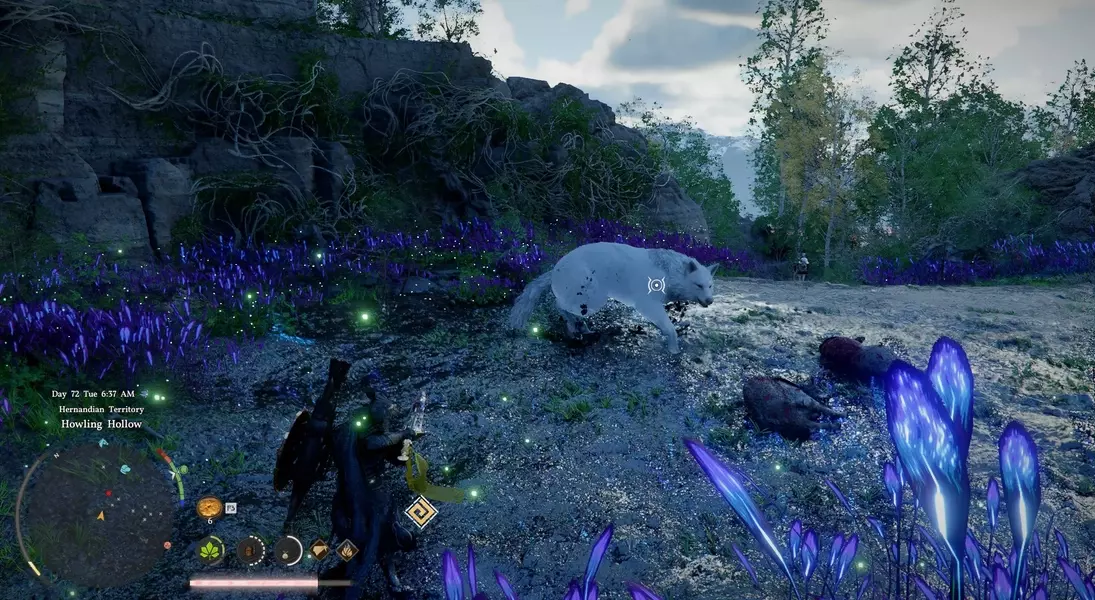Screen dimensions: 1095x600
Task: Activate the beetle icon in the dashed ring
Action: coord(250,549)
